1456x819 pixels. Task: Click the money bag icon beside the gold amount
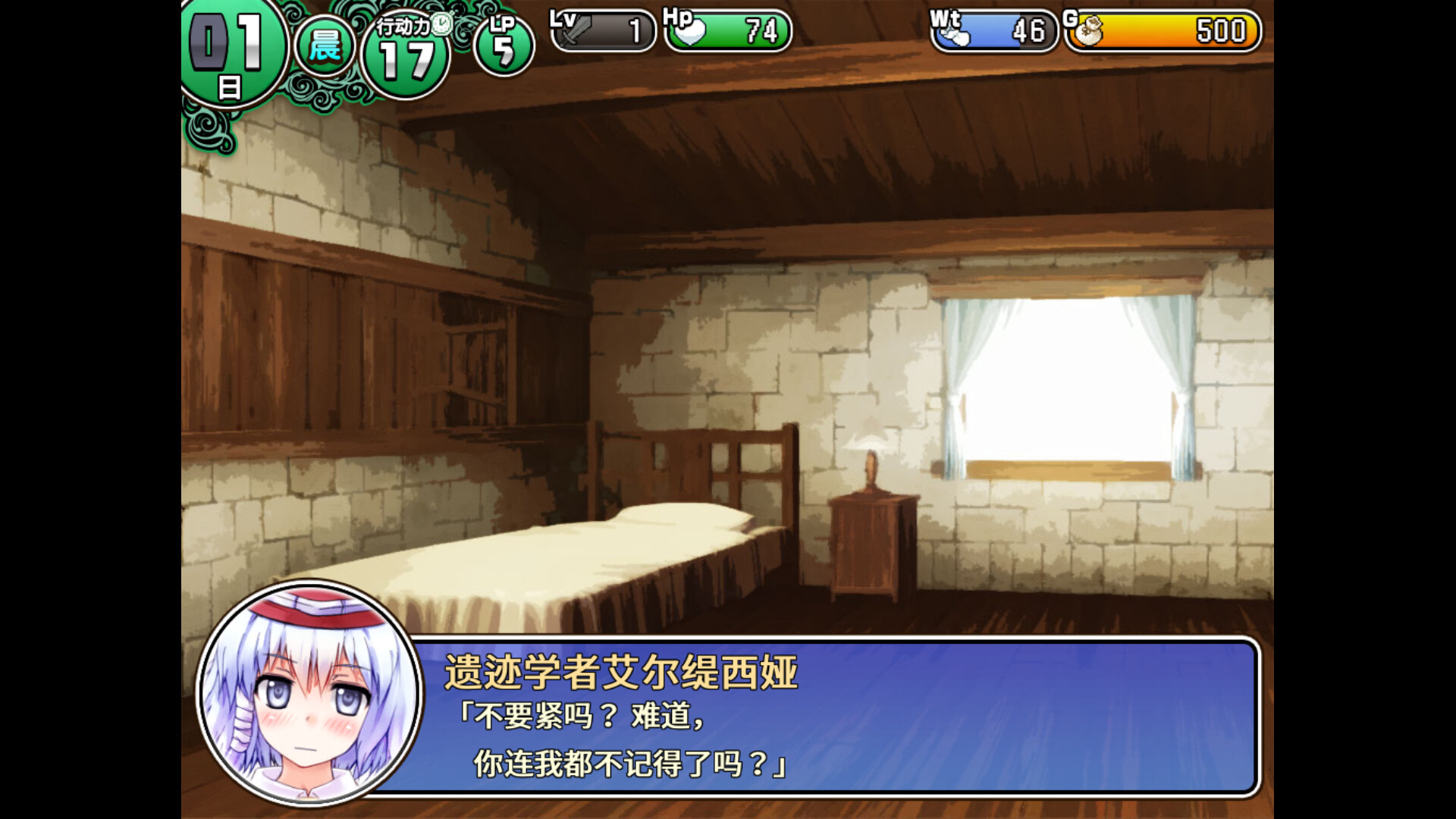pyautogui.click(x=1089, y=32)
